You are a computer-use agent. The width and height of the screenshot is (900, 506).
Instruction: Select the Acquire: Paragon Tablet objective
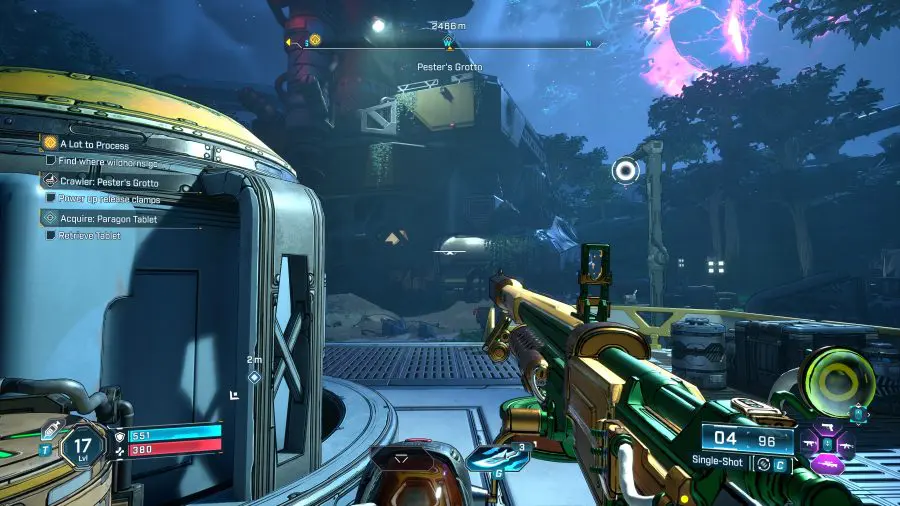(x=108, y=219)
